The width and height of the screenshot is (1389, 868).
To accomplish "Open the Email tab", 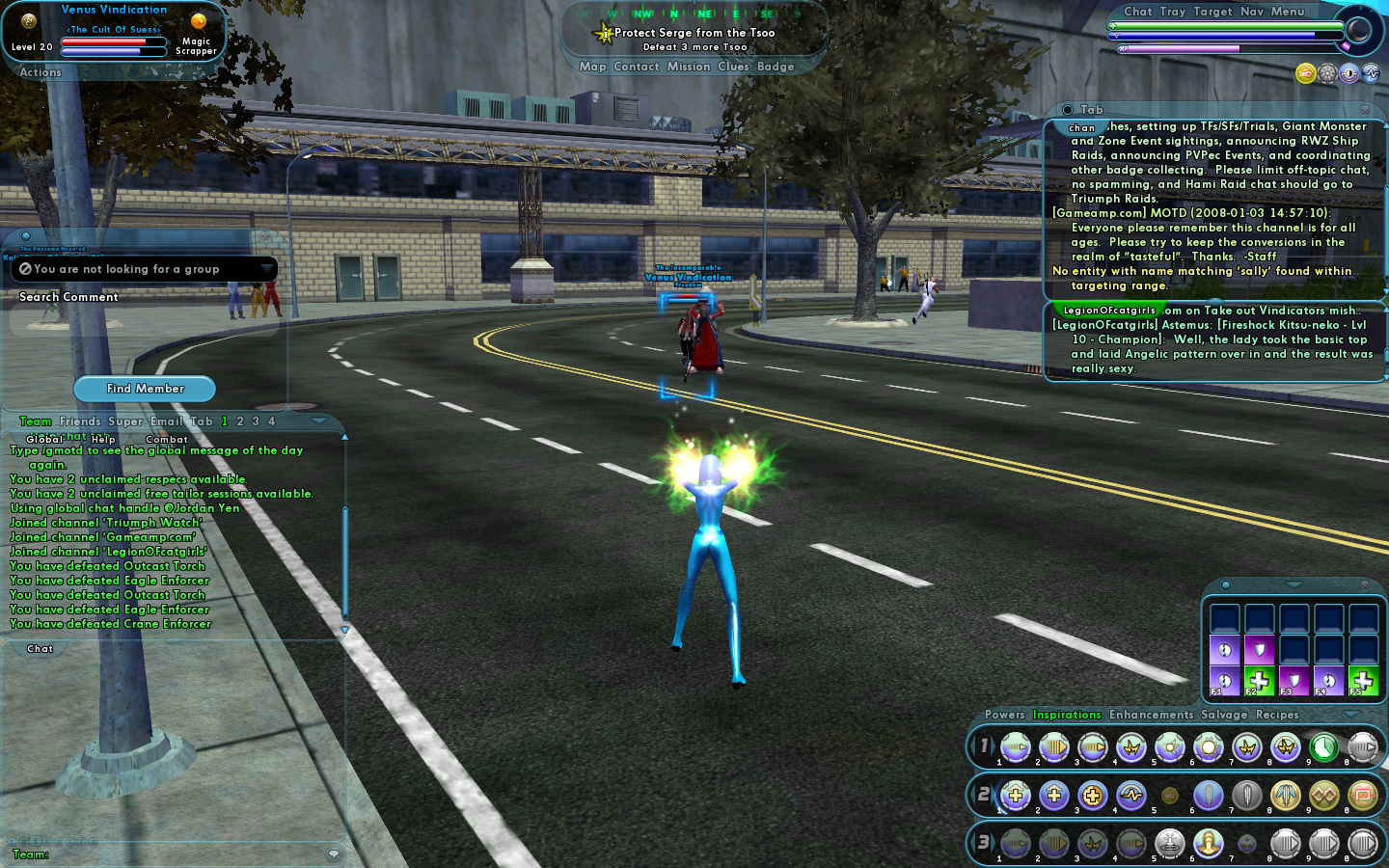I will (x=166, y=421).
